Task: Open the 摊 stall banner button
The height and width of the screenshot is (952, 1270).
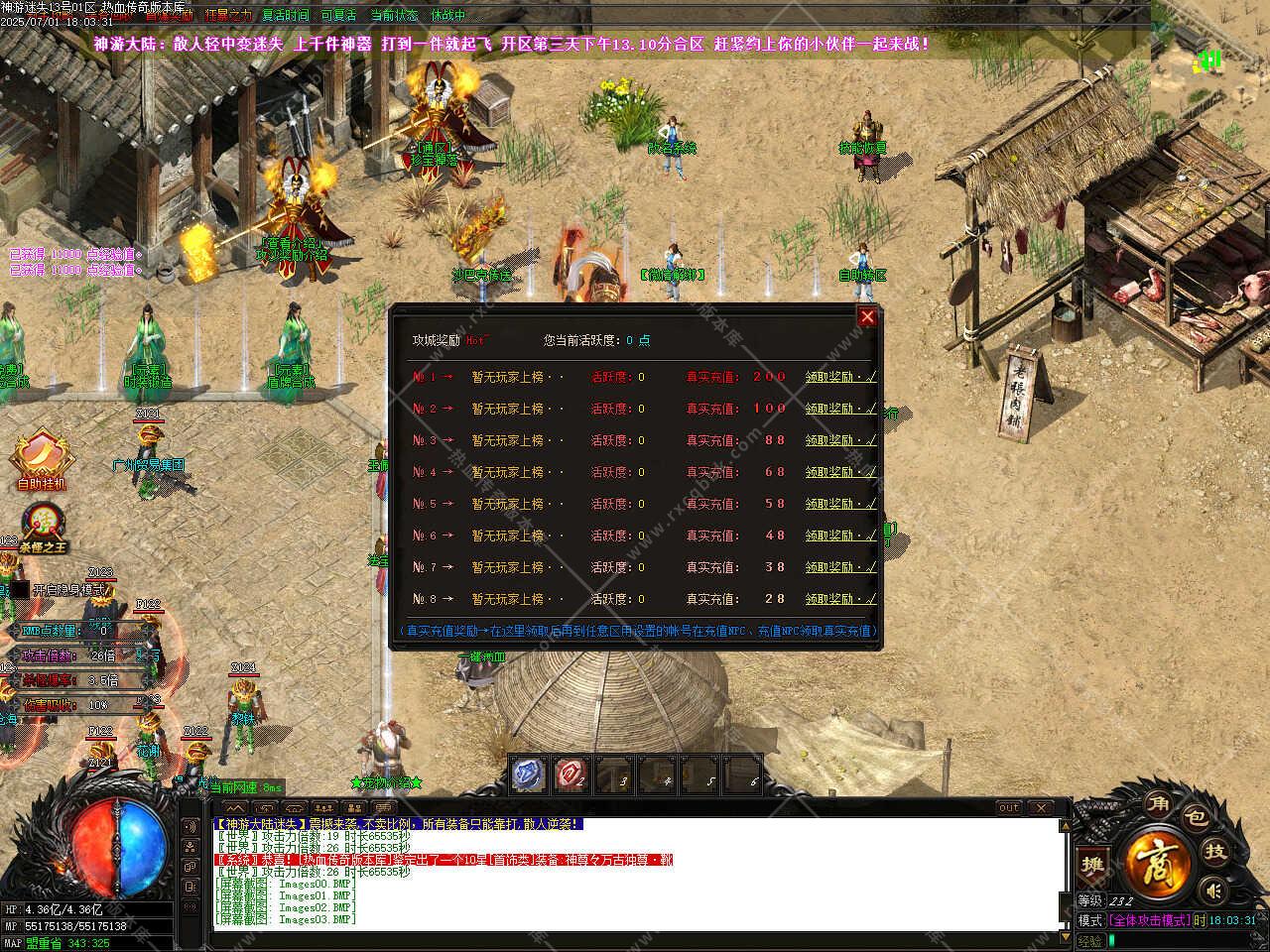Action: coord(1092,865)
